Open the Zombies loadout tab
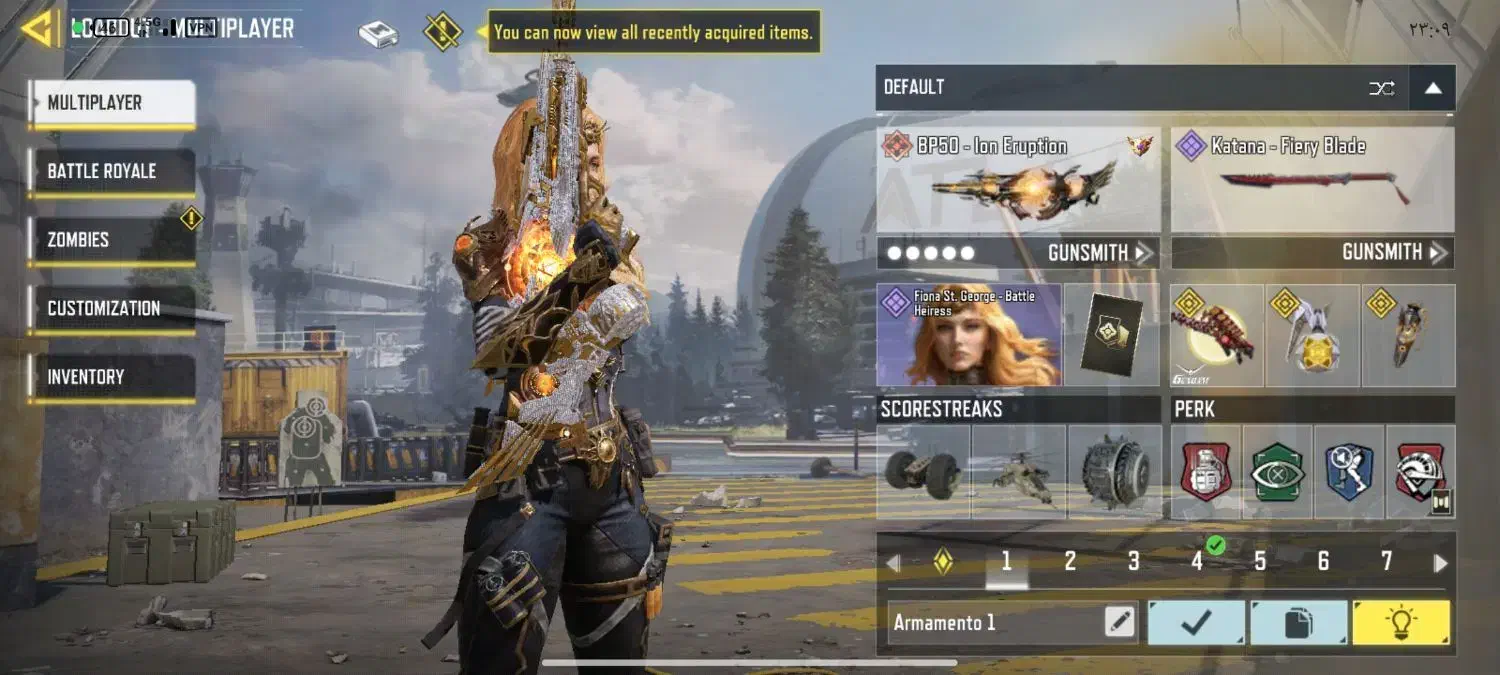Image resolution: width=1500 pixels, height=675 pixels. click(x=112, y=240)
